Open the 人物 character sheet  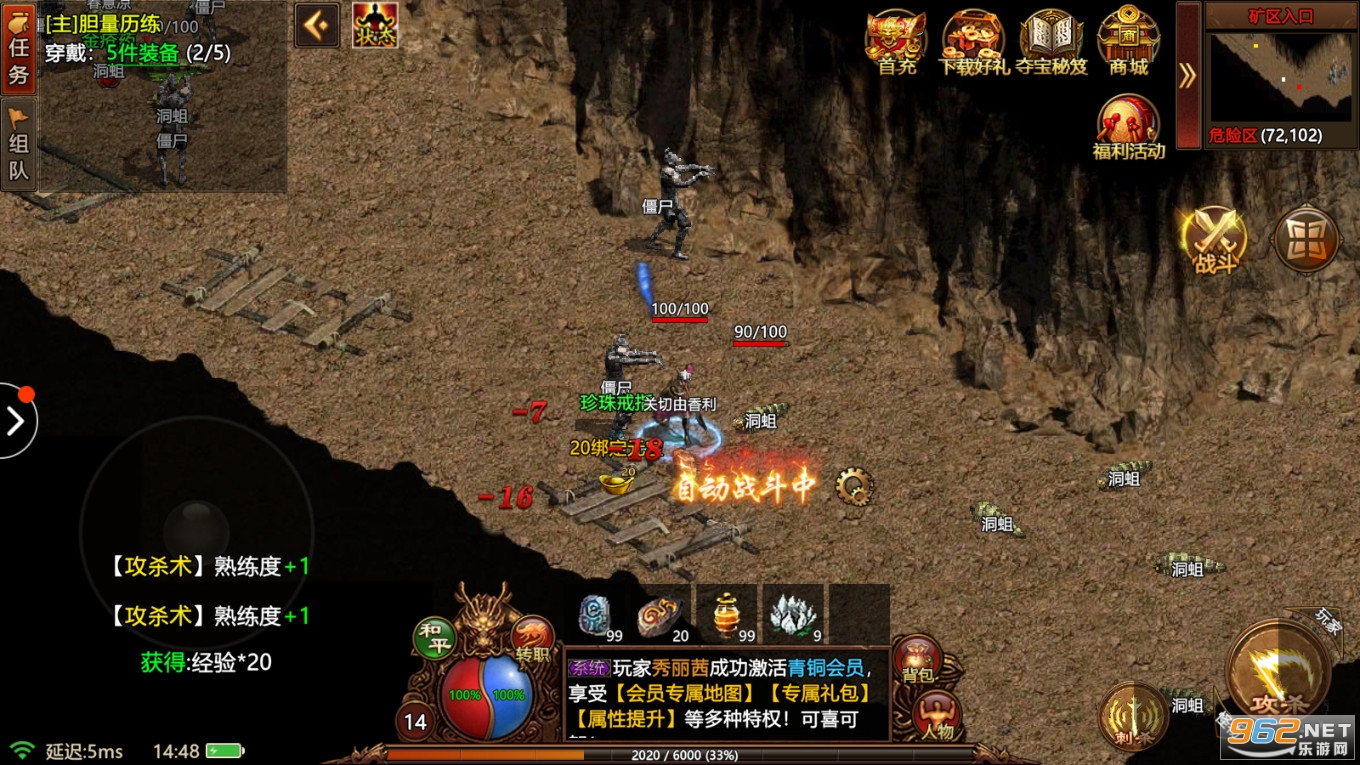click(x=937, y=716)
